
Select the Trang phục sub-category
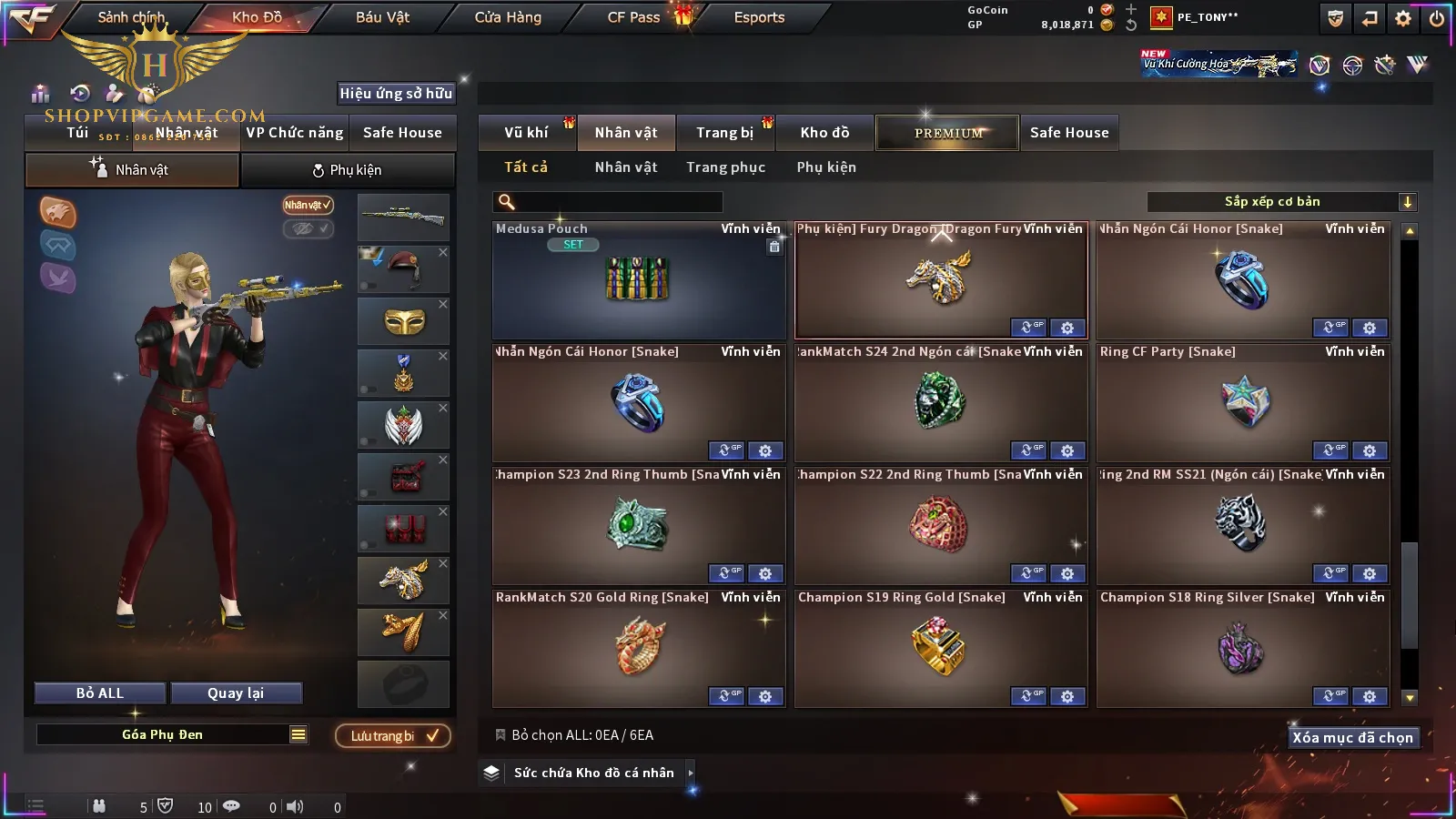[725, 167]
